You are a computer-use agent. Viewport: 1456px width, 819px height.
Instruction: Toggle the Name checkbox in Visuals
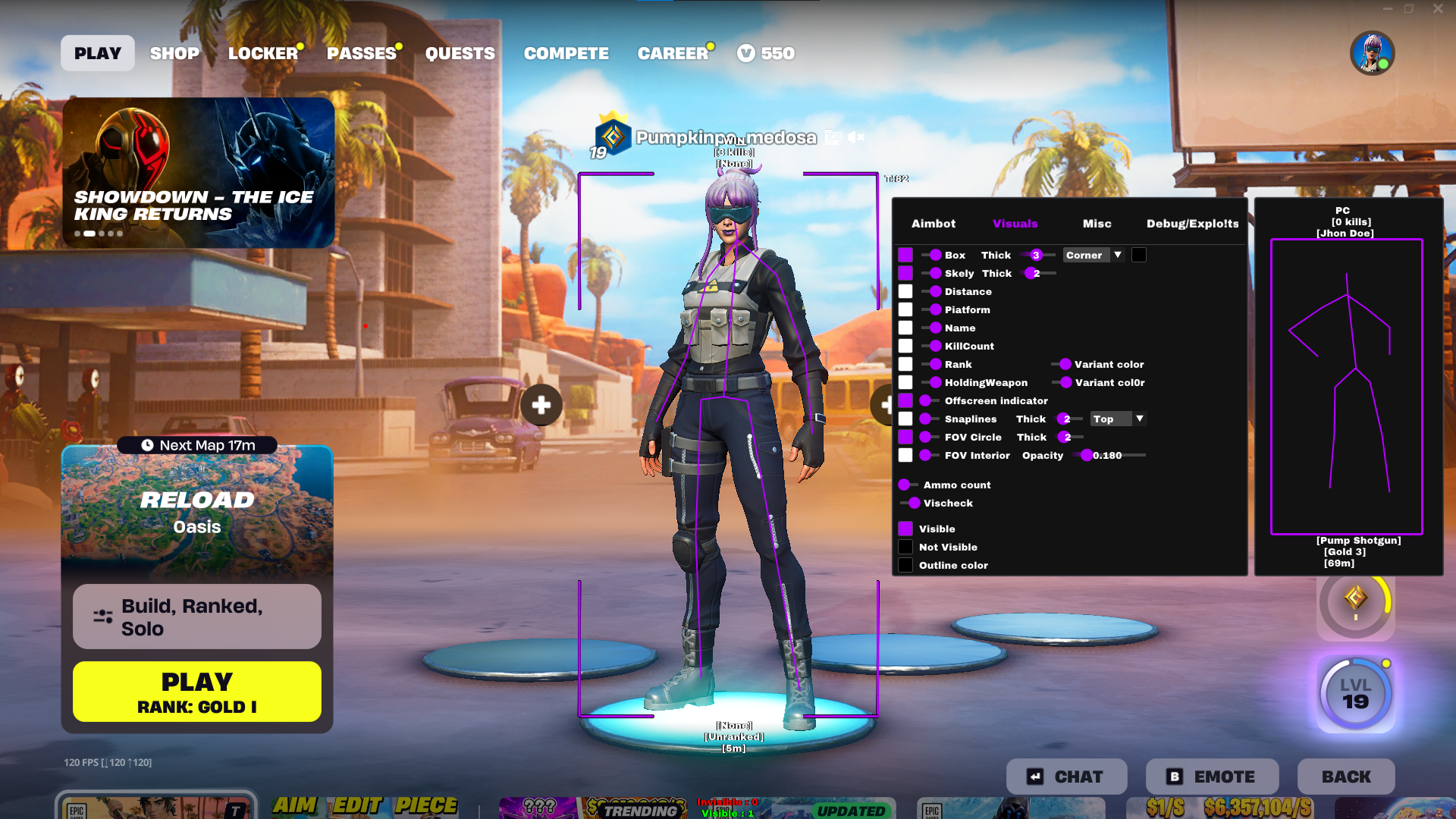(905, 328)
